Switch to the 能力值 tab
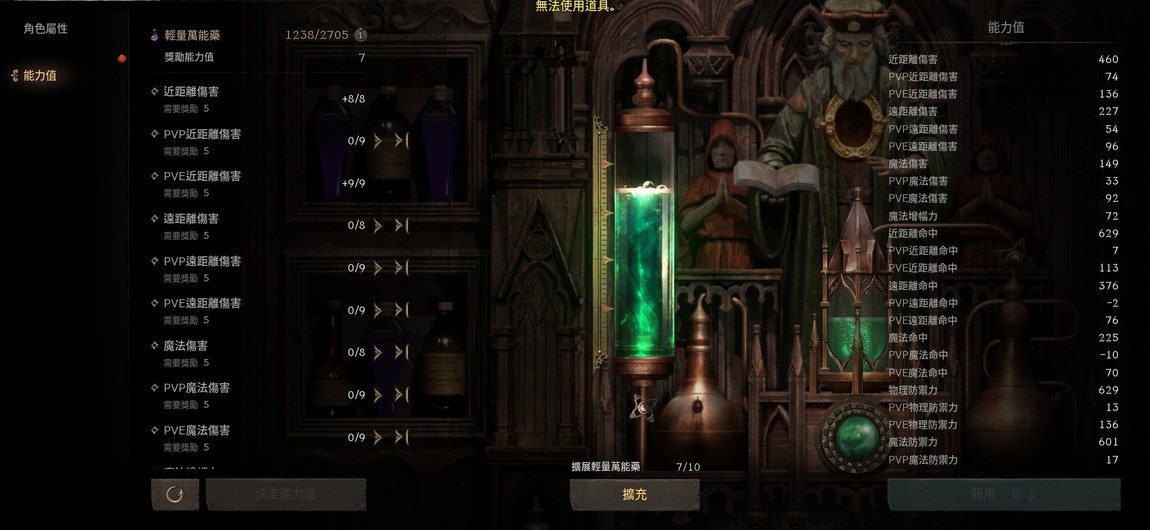Viewport: 1150px width, 530px height. (x=39, y=76)
